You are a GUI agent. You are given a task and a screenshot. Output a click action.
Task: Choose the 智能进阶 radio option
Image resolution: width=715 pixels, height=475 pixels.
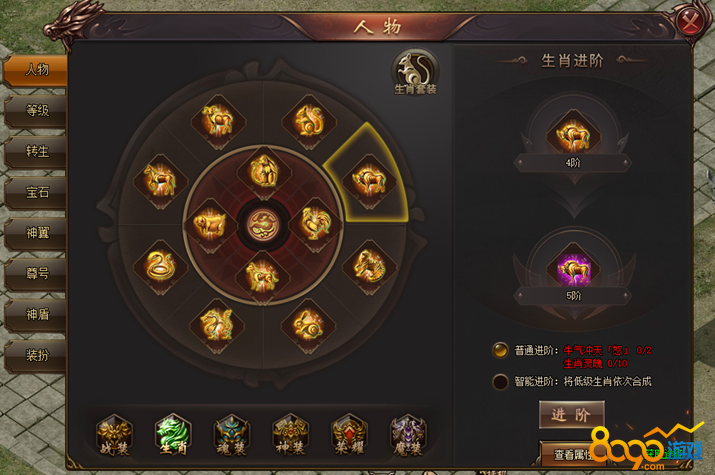click(501, 381)
